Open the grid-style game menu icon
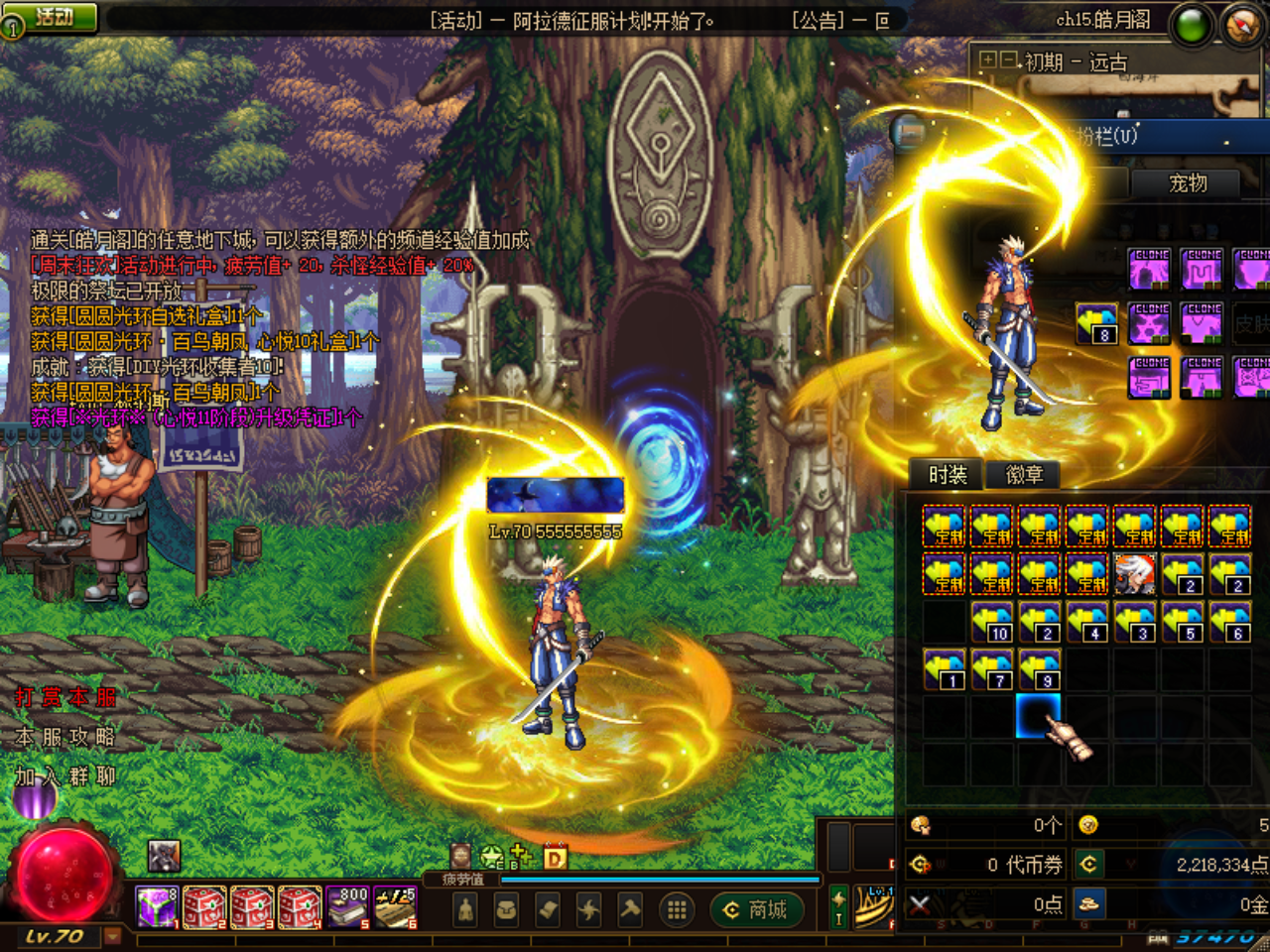 coord(677,908)
